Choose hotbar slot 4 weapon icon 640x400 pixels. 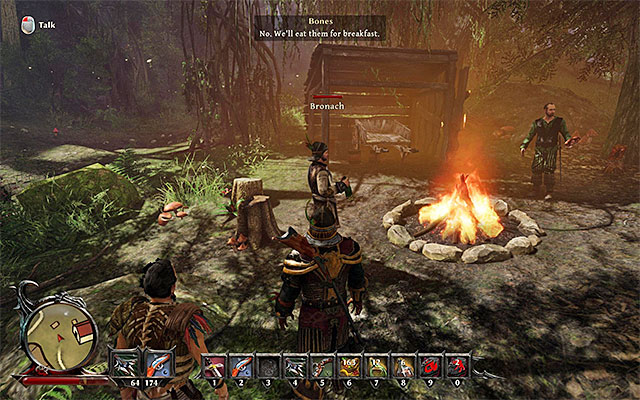click(295, 366)
